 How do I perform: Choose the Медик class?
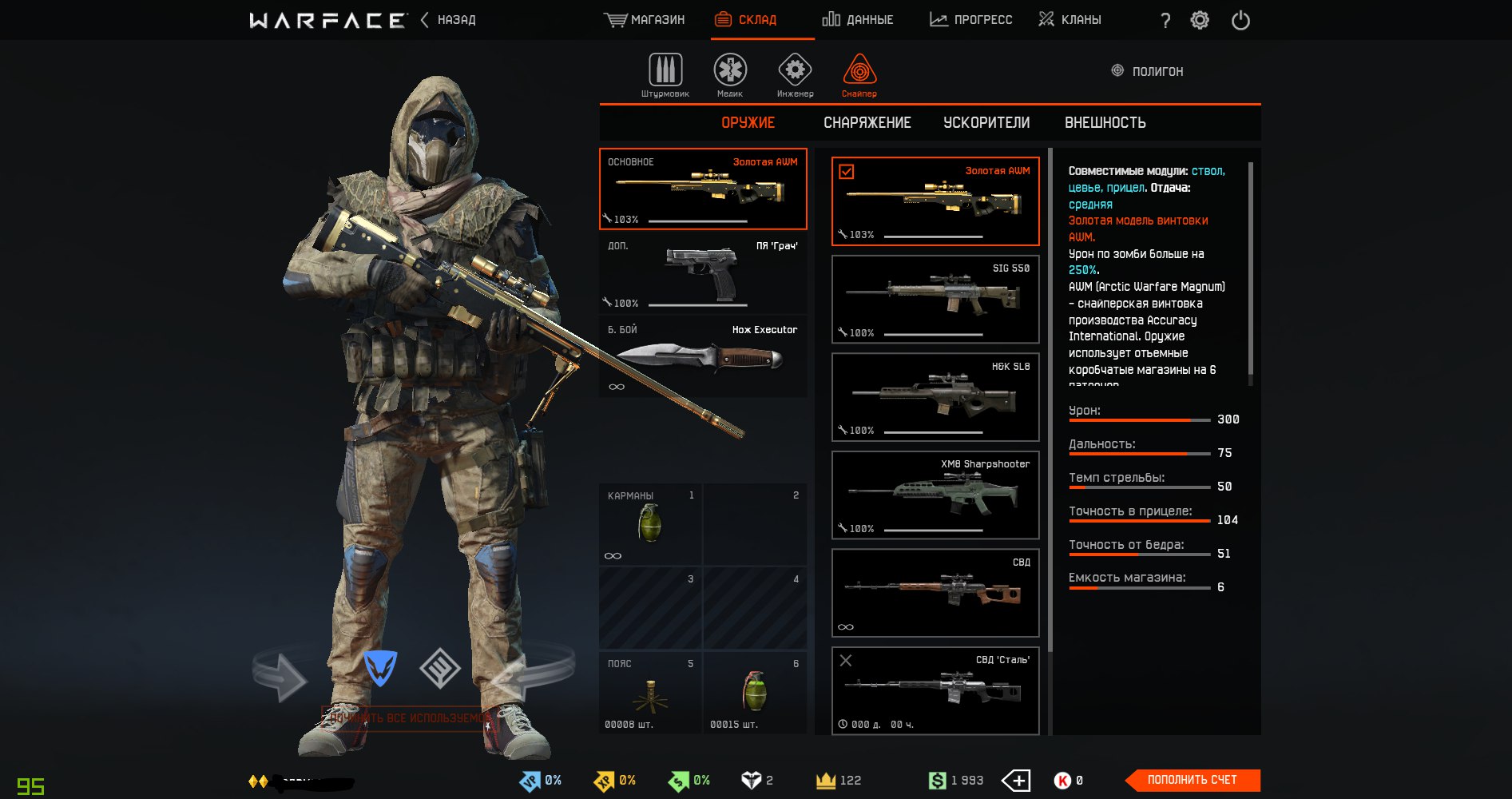pos(730,75)
